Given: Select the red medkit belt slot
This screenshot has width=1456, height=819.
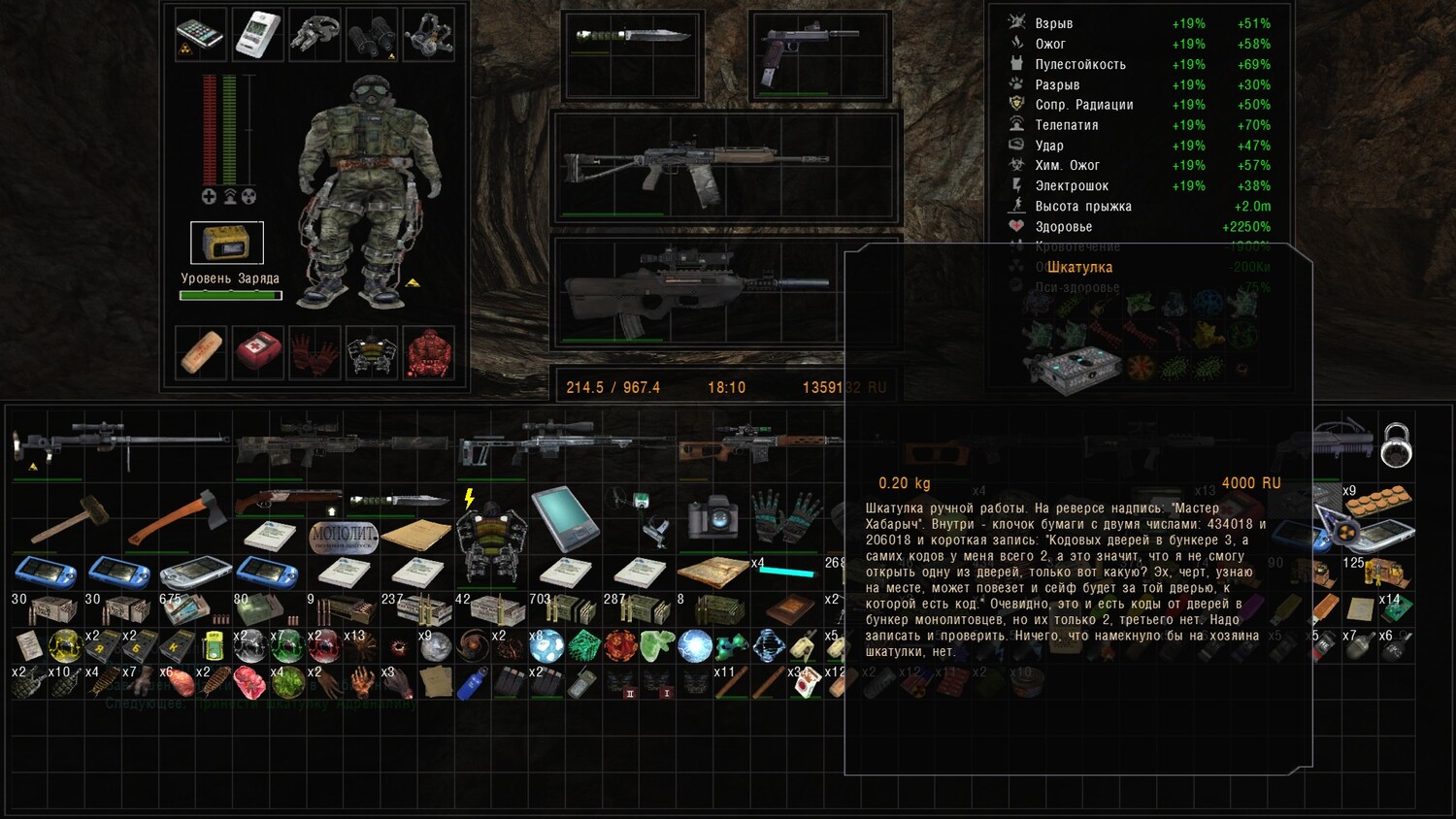Looking at the screenshot, I should pos(258,351).
